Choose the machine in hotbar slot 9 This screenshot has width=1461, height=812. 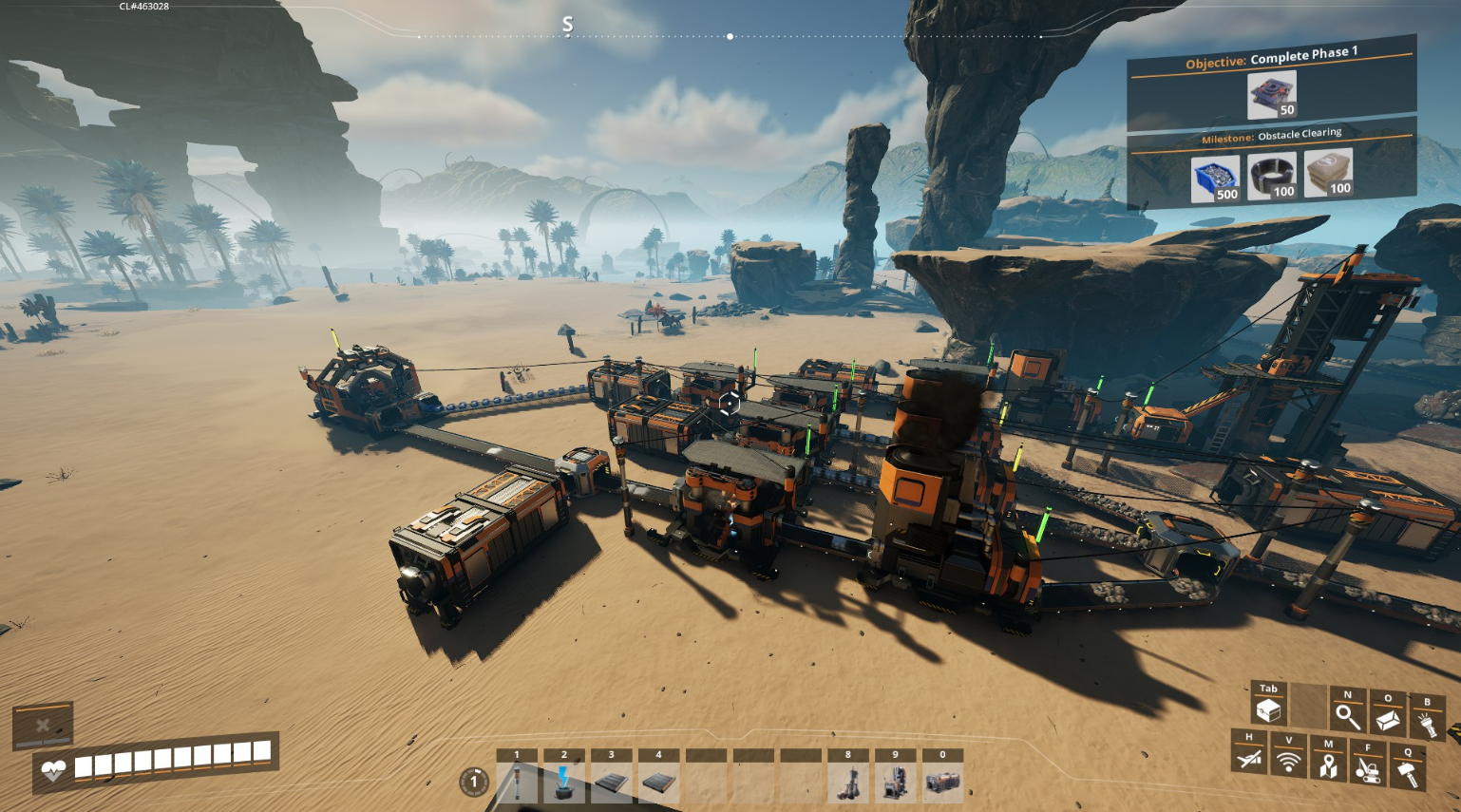895,783
